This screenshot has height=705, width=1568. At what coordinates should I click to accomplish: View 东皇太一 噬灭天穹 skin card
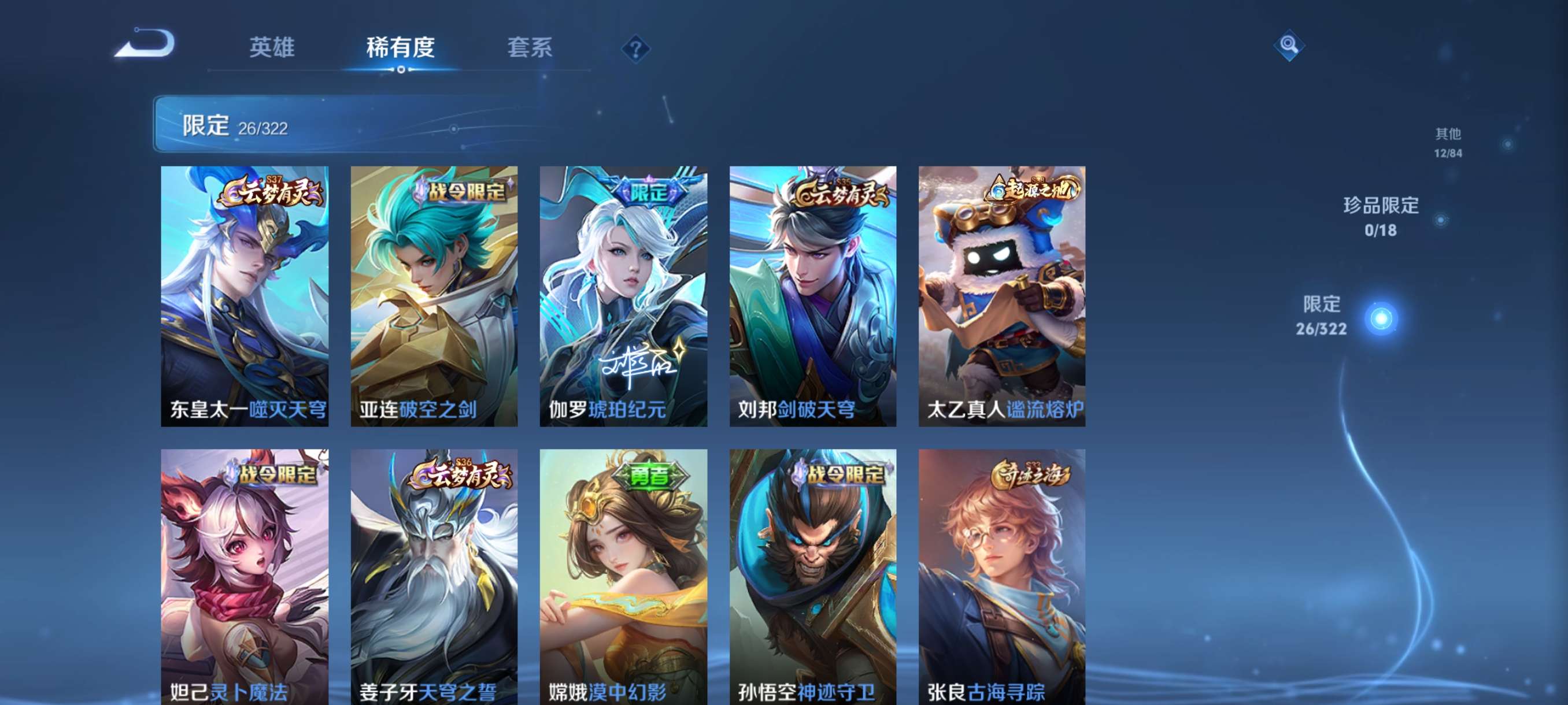(245, 296)
